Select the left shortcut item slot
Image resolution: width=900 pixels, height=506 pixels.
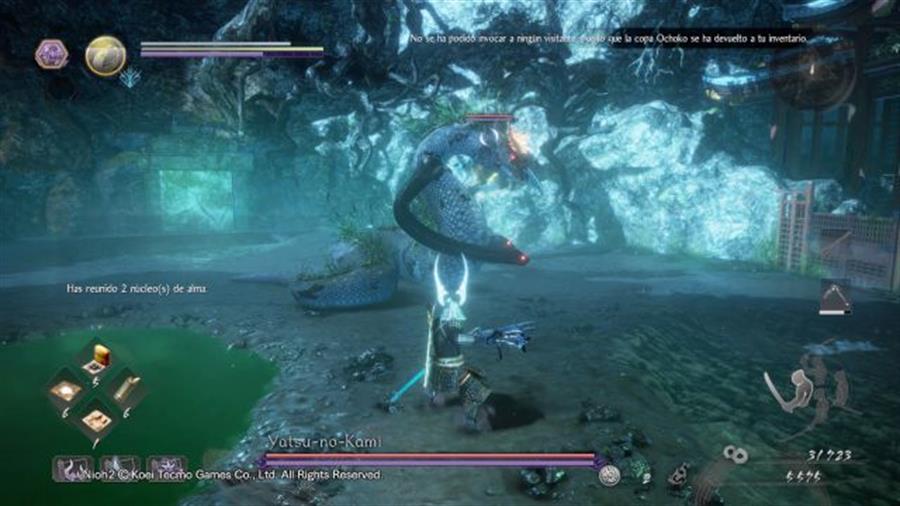pos(66,389)
